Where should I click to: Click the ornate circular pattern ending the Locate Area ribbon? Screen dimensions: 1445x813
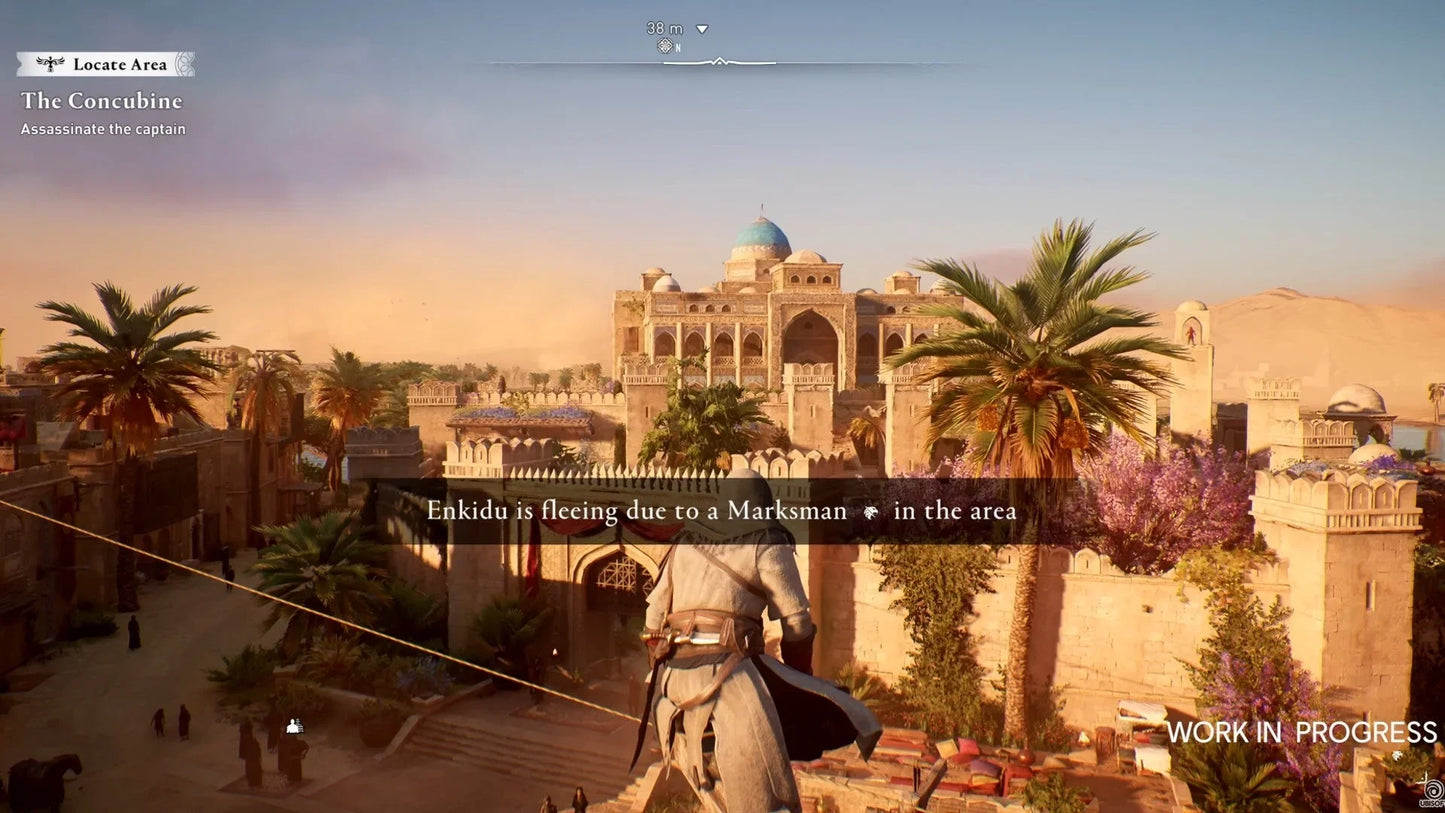pos(186,63)
